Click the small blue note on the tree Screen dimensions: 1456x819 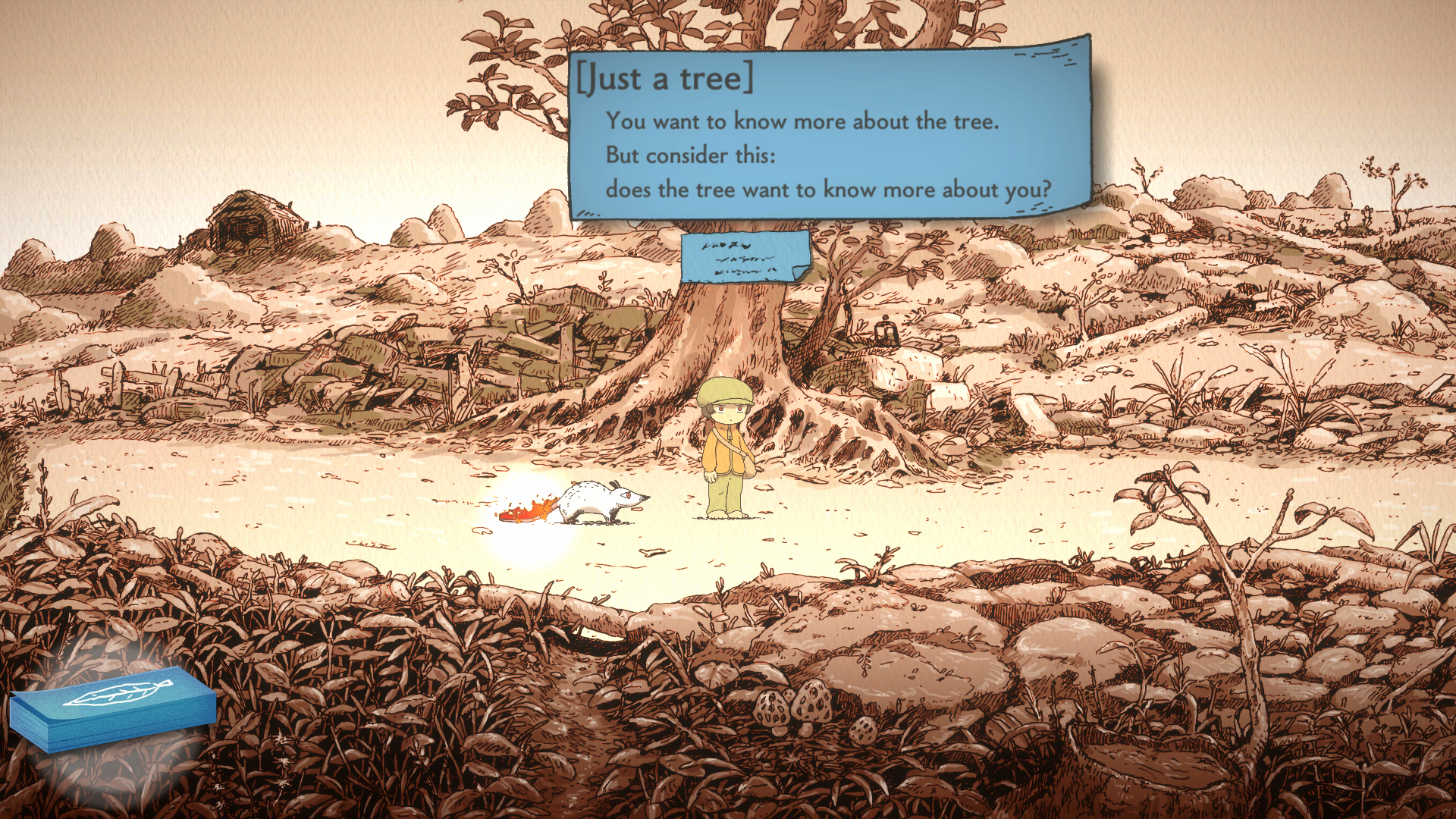coord(745,257)
